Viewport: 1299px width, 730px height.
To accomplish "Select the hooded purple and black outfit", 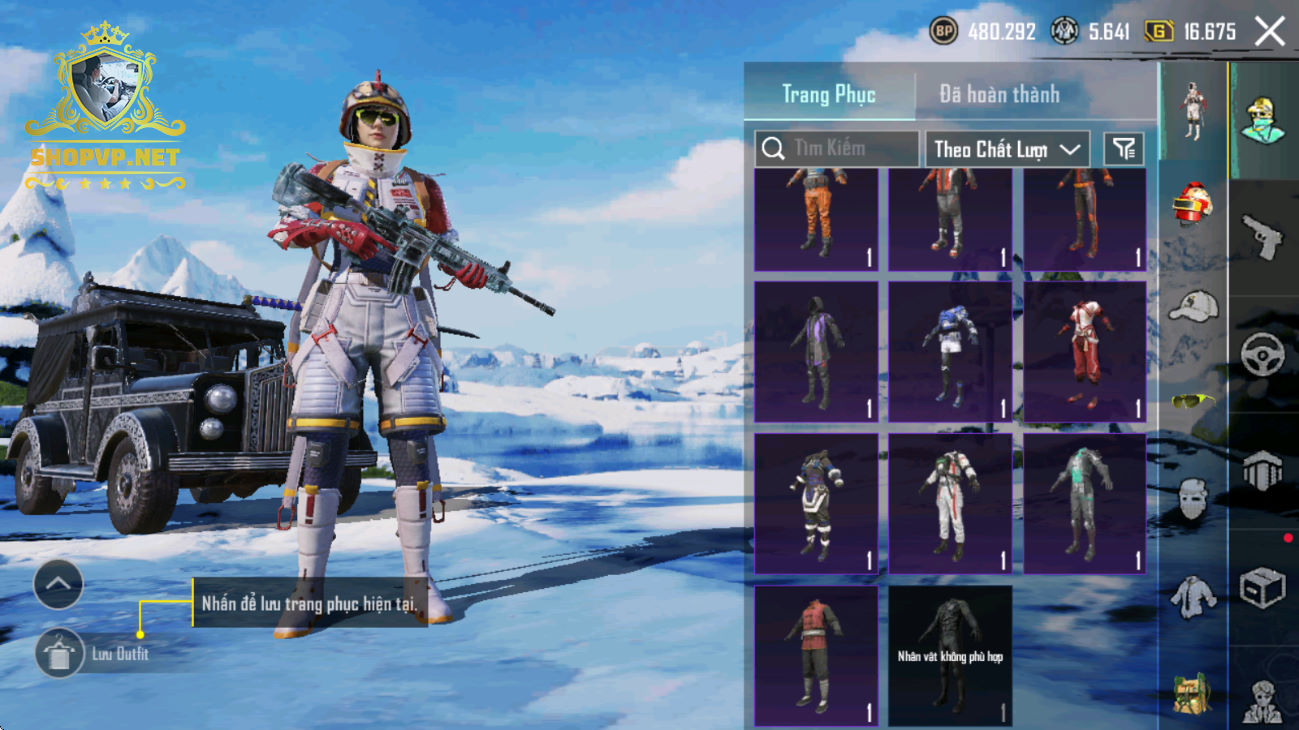I will [816, 352].
